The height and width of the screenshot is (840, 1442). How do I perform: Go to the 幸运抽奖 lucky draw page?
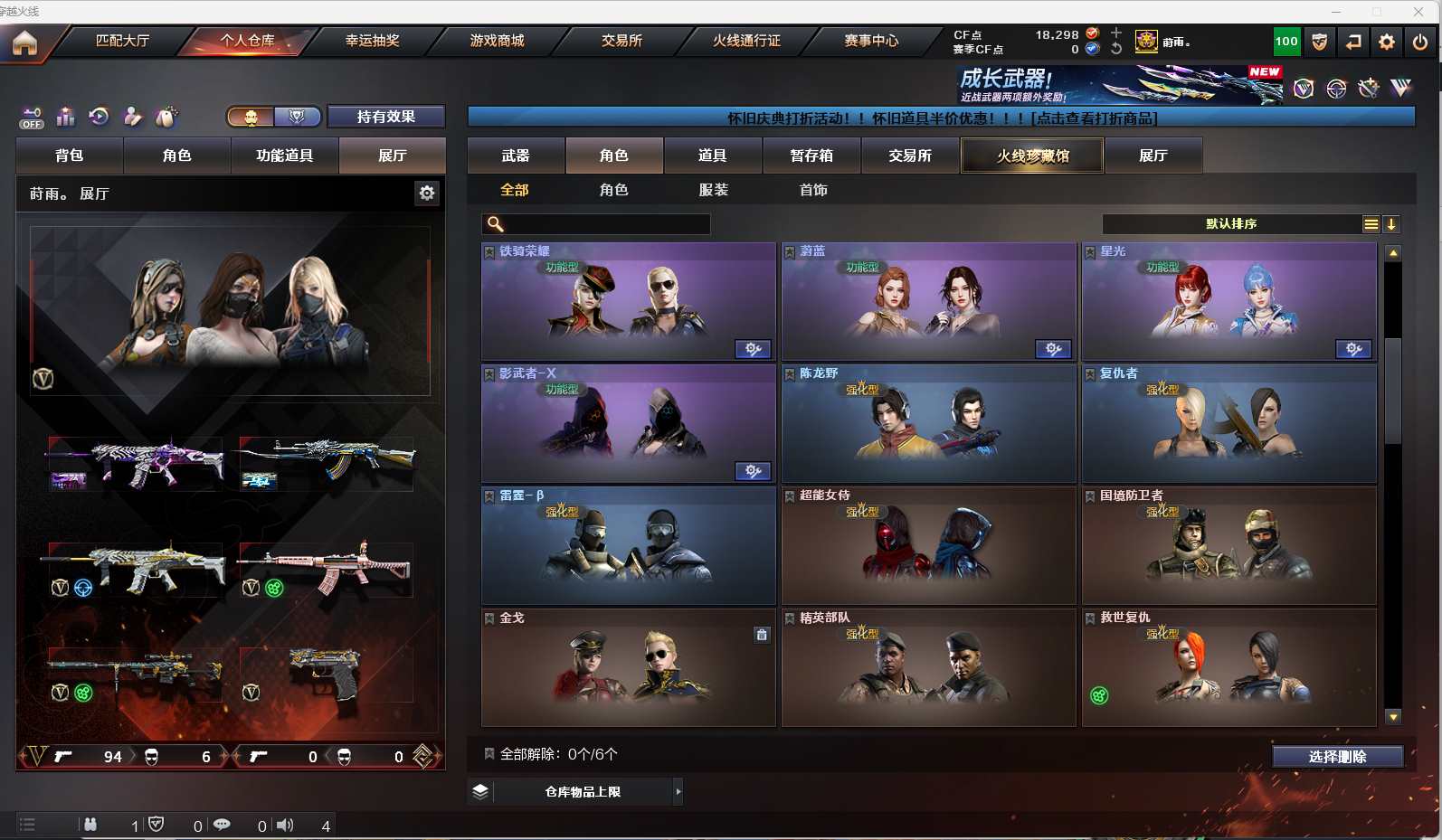(x=372, y=41)
